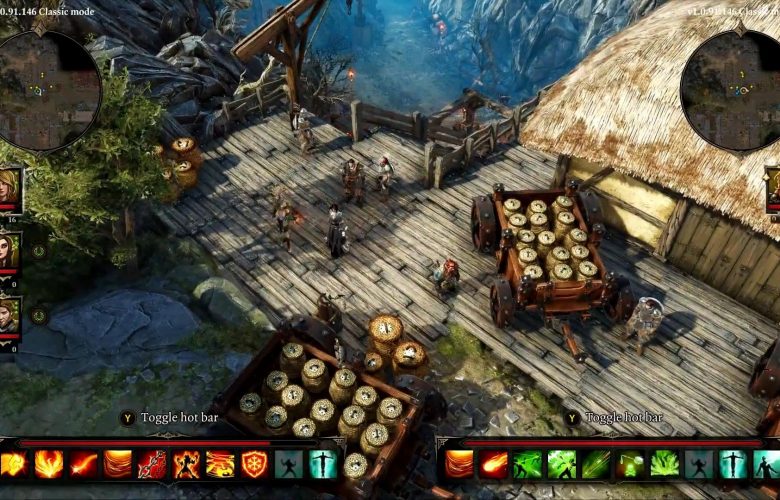
Task: Use the flaming fist skill
Action: coord(14,464)
